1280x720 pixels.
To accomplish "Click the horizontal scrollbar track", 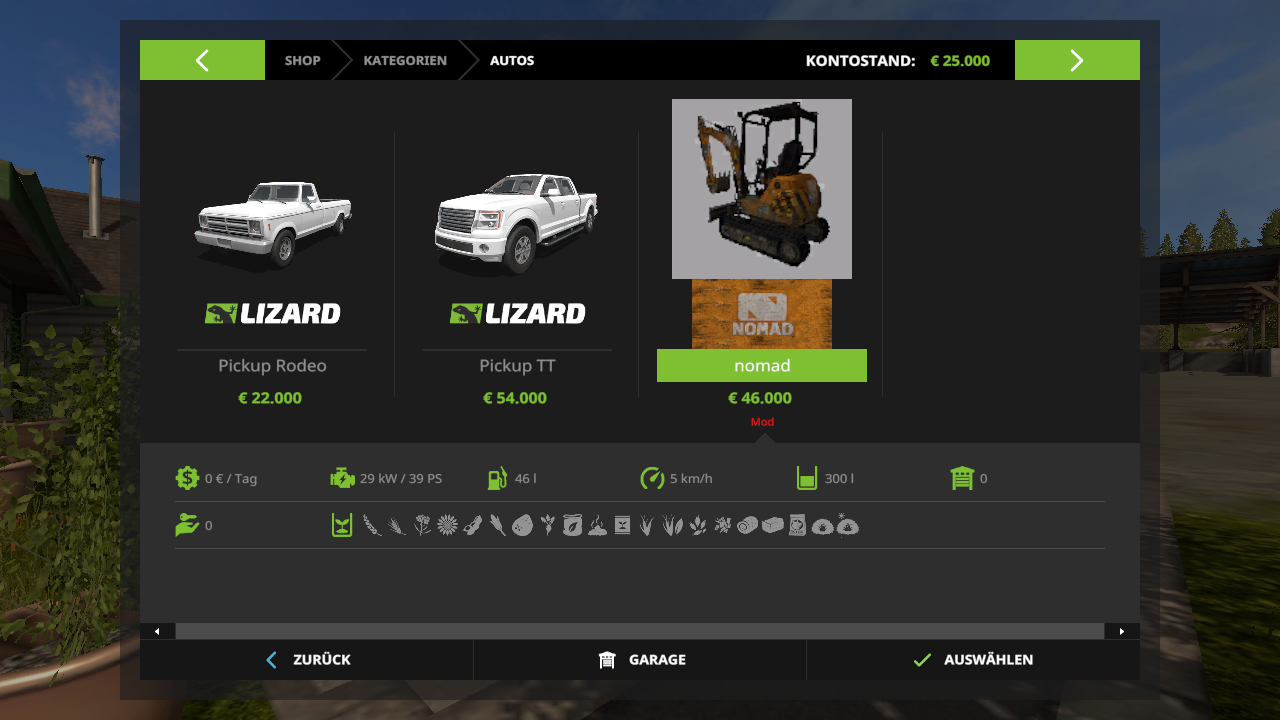I will click(x=640, y=631).
